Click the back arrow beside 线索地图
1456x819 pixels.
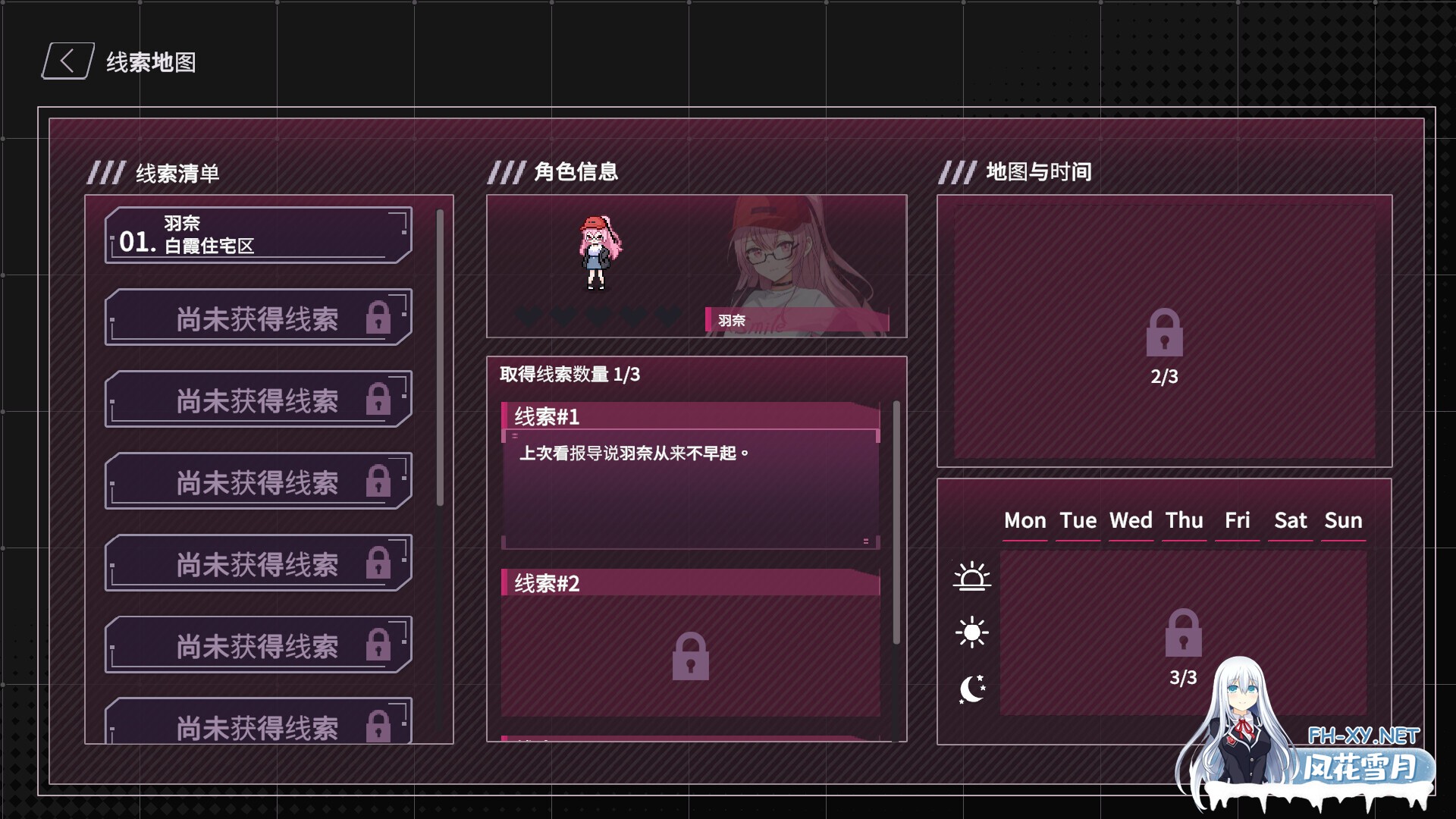(x=66, y=61)
